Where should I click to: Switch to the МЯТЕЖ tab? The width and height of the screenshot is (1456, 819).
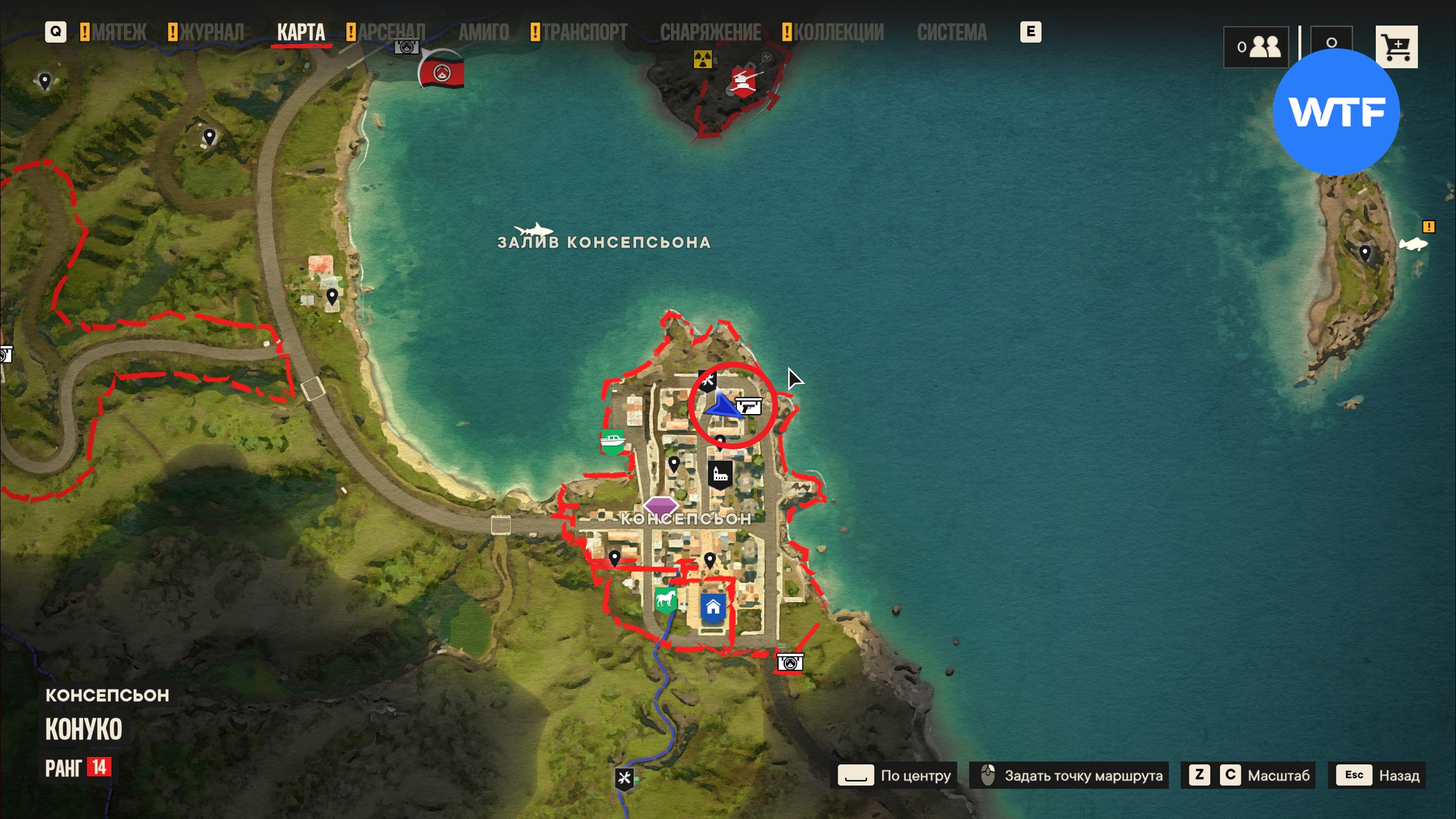click(119, 32)
